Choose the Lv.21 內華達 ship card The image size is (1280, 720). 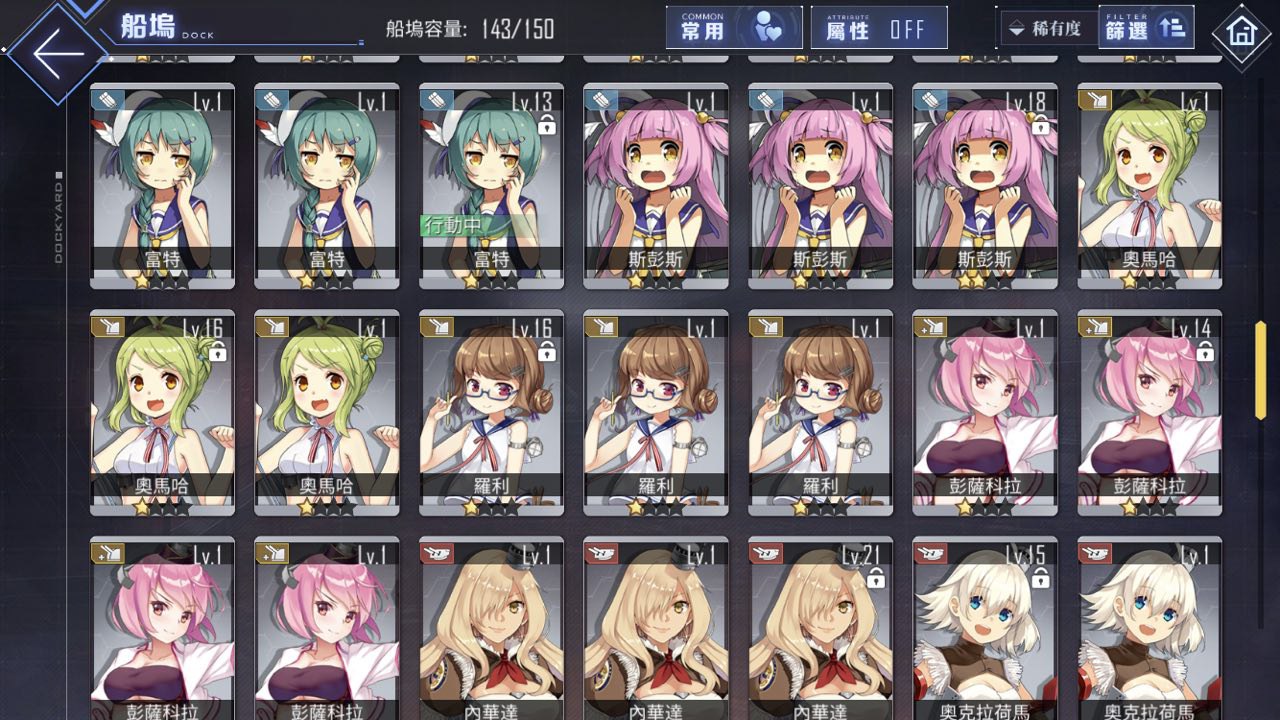(820, 630)
